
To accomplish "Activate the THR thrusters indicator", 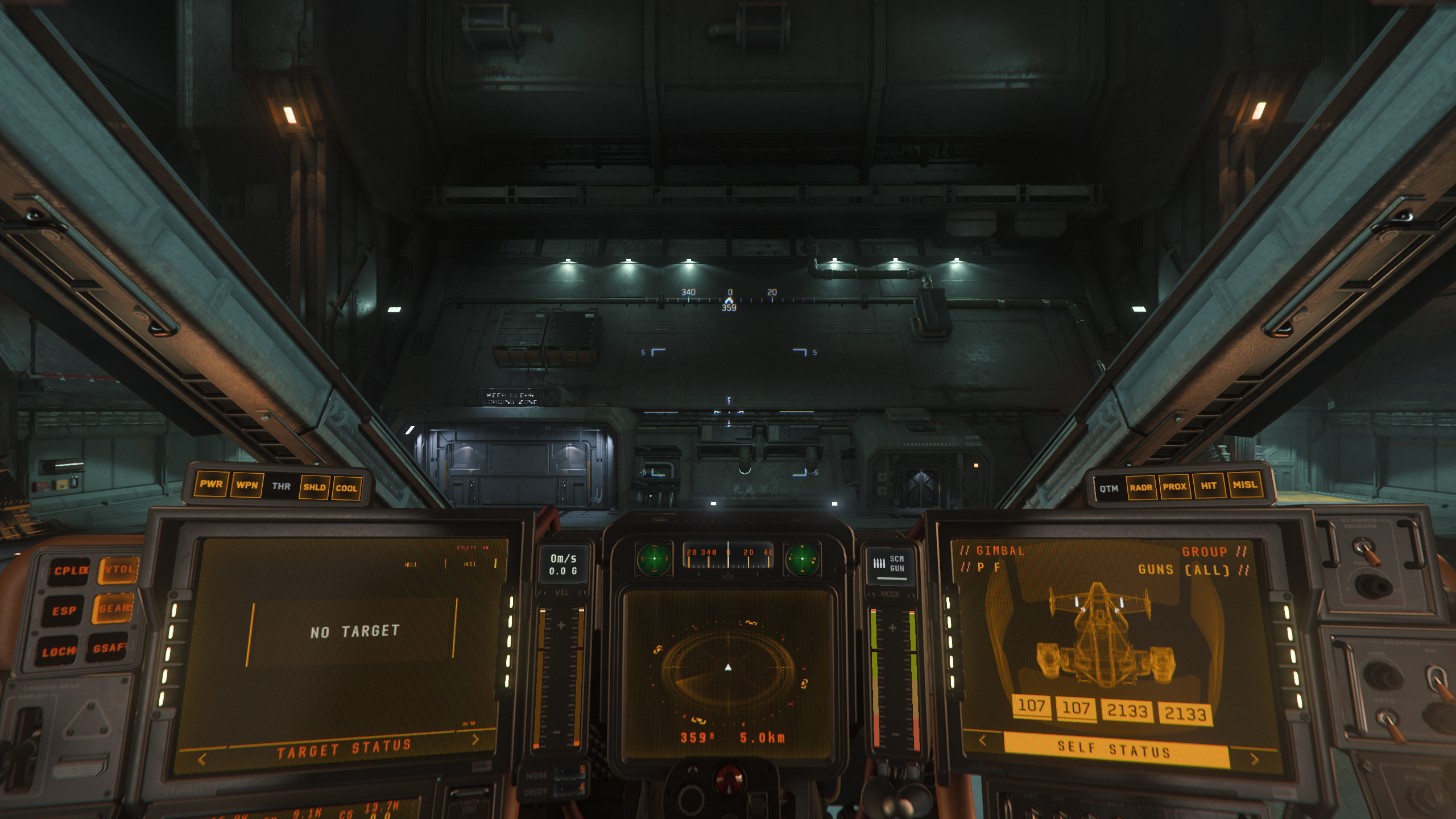I will coord(281,486).
